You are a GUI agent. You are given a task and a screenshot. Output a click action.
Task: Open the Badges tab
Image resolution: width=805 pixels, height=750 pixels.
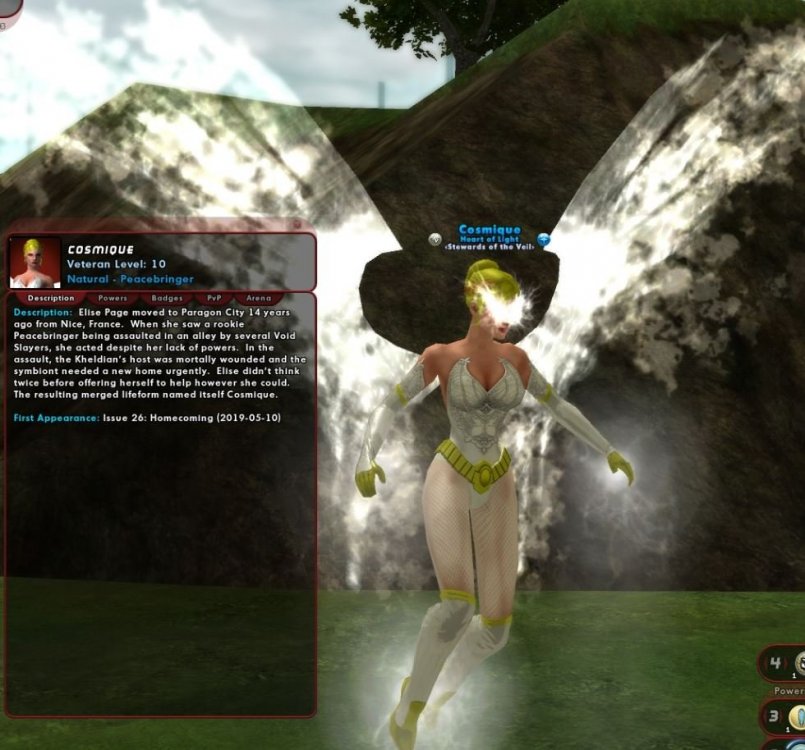[x=166, y=297]
